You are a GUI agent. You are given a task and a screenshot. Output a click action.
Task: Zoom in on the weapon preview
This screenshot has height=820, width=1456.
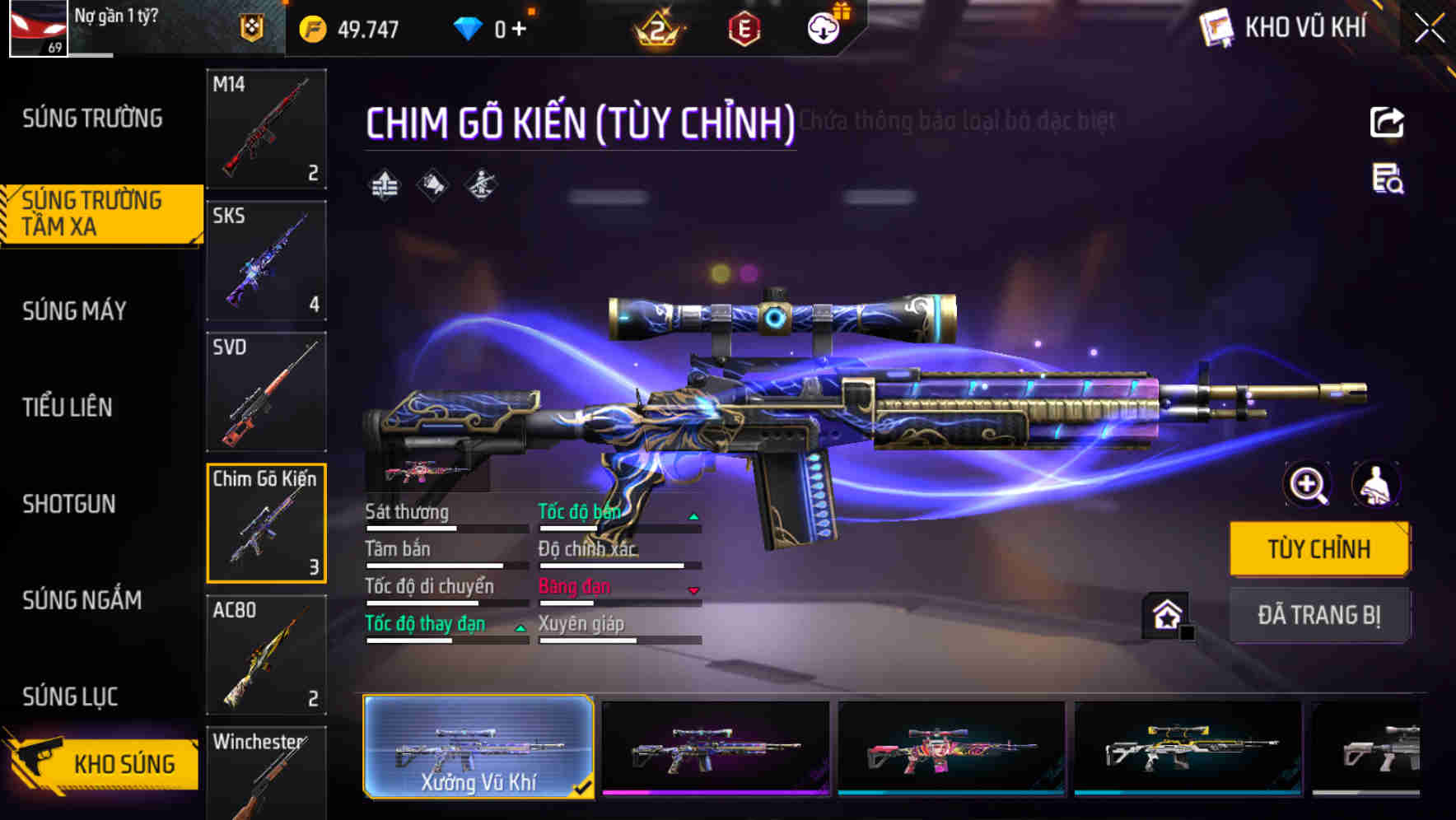pos(1305,484)
